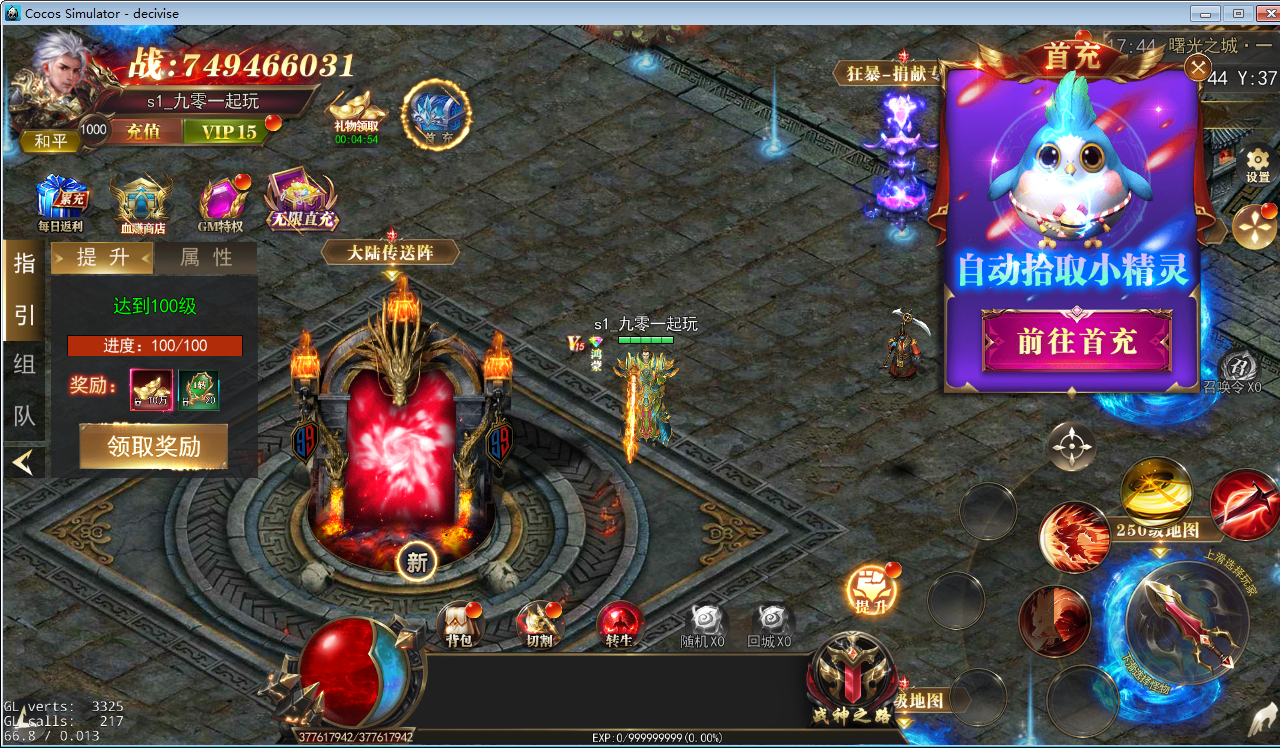Image resolution: width=1280 pixels, height=748 pixels.
Task: Go to first recharge via 前往首充
Action: point(1076,341)
